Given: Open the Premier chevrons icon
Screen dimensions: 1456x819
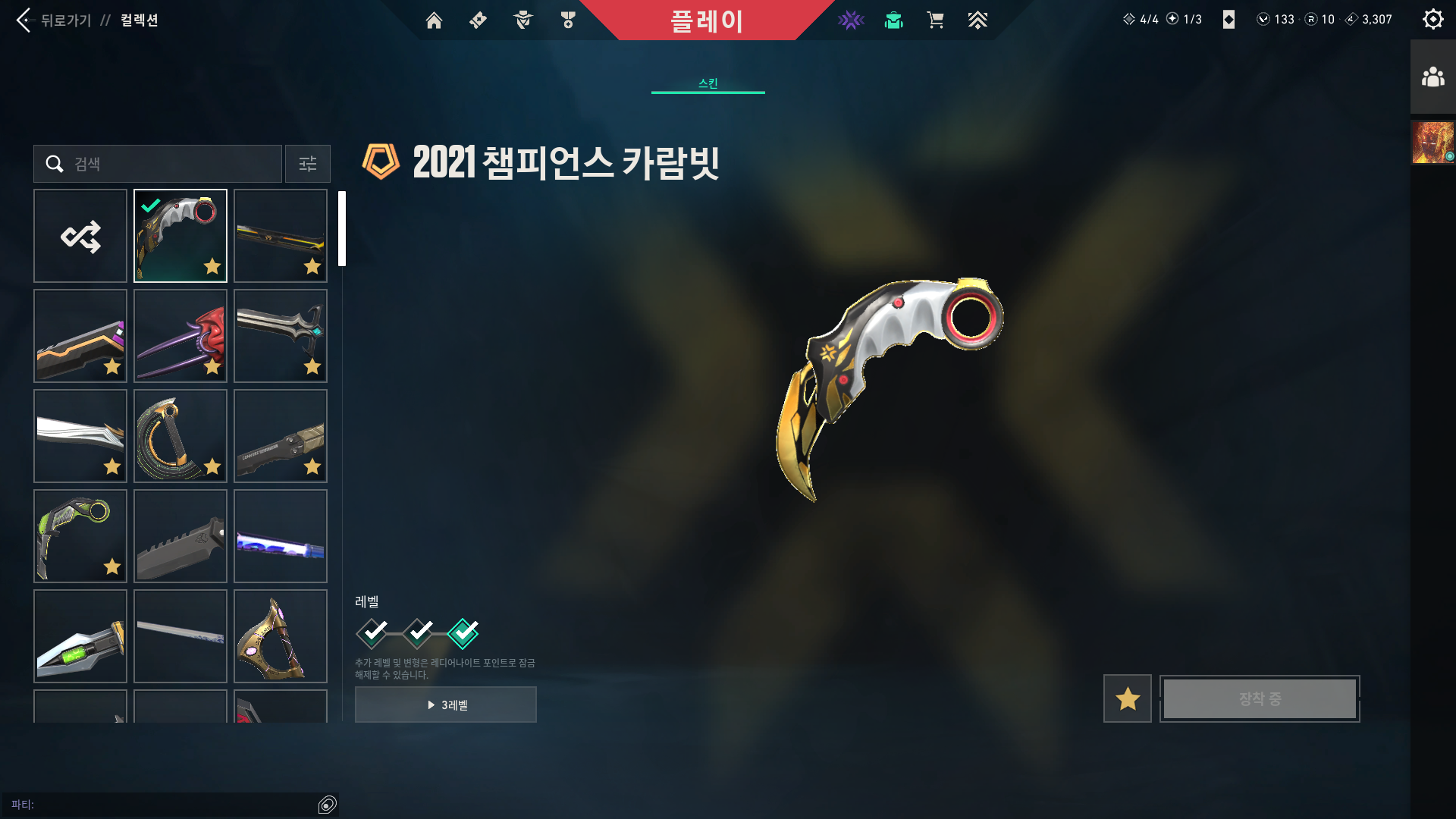Looking at the screenshot, I should click(x=978, y=20).
